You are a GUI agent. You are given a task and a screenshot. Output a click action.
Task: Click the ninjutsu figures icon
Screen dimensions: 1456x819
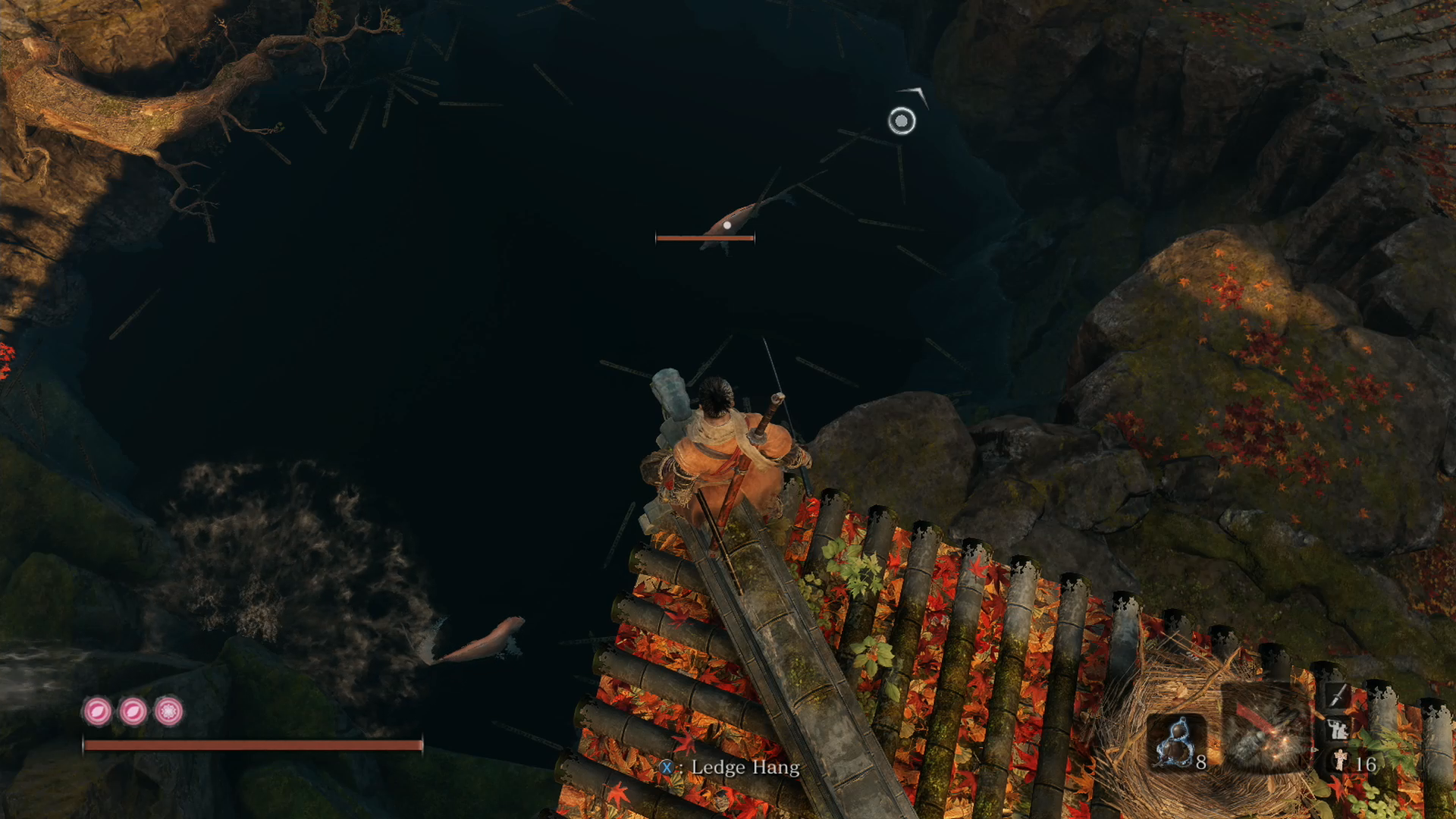[1338, 729]
